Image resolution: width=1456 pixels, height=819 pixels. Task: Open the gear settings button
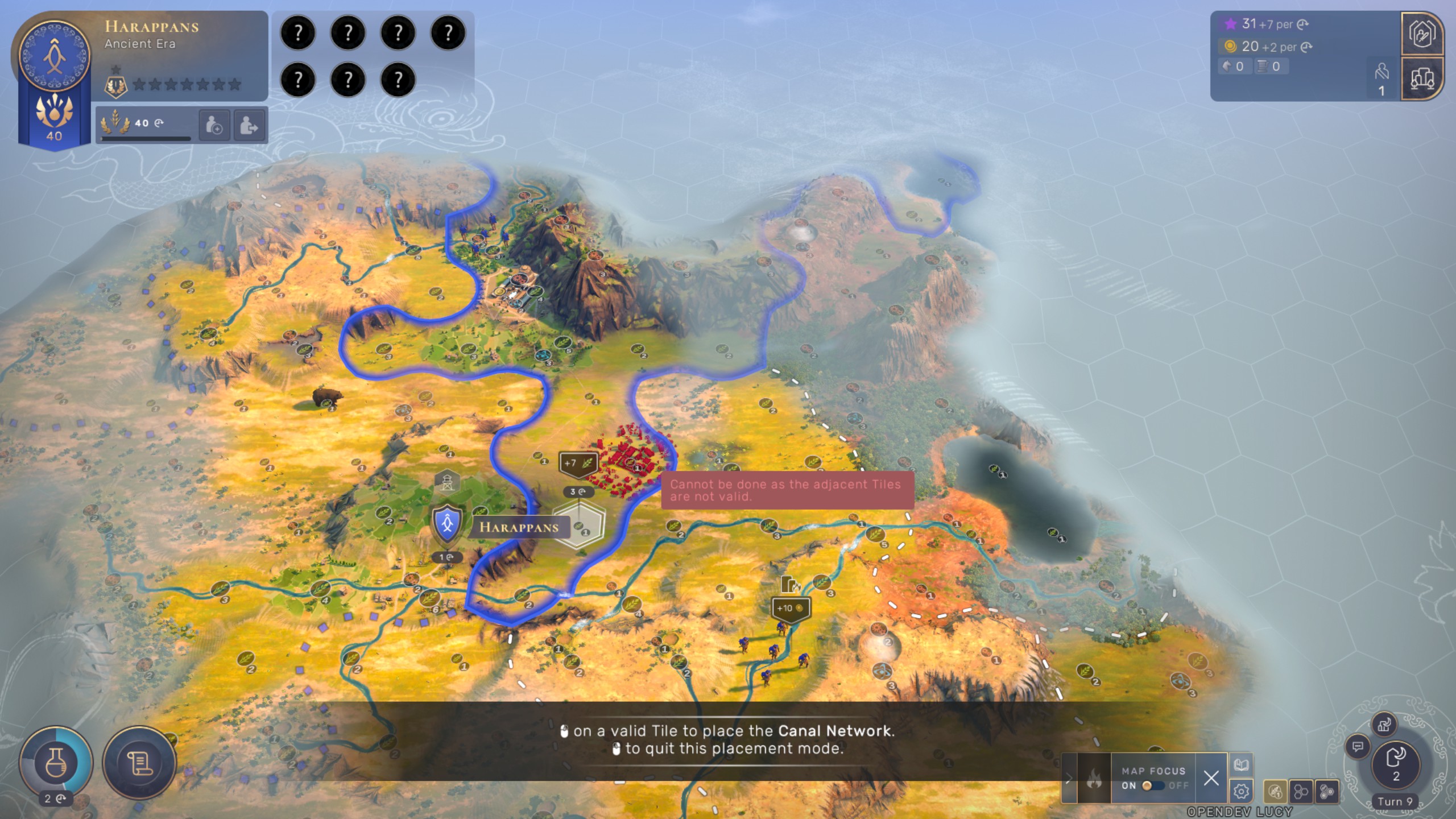point(1241,791)
